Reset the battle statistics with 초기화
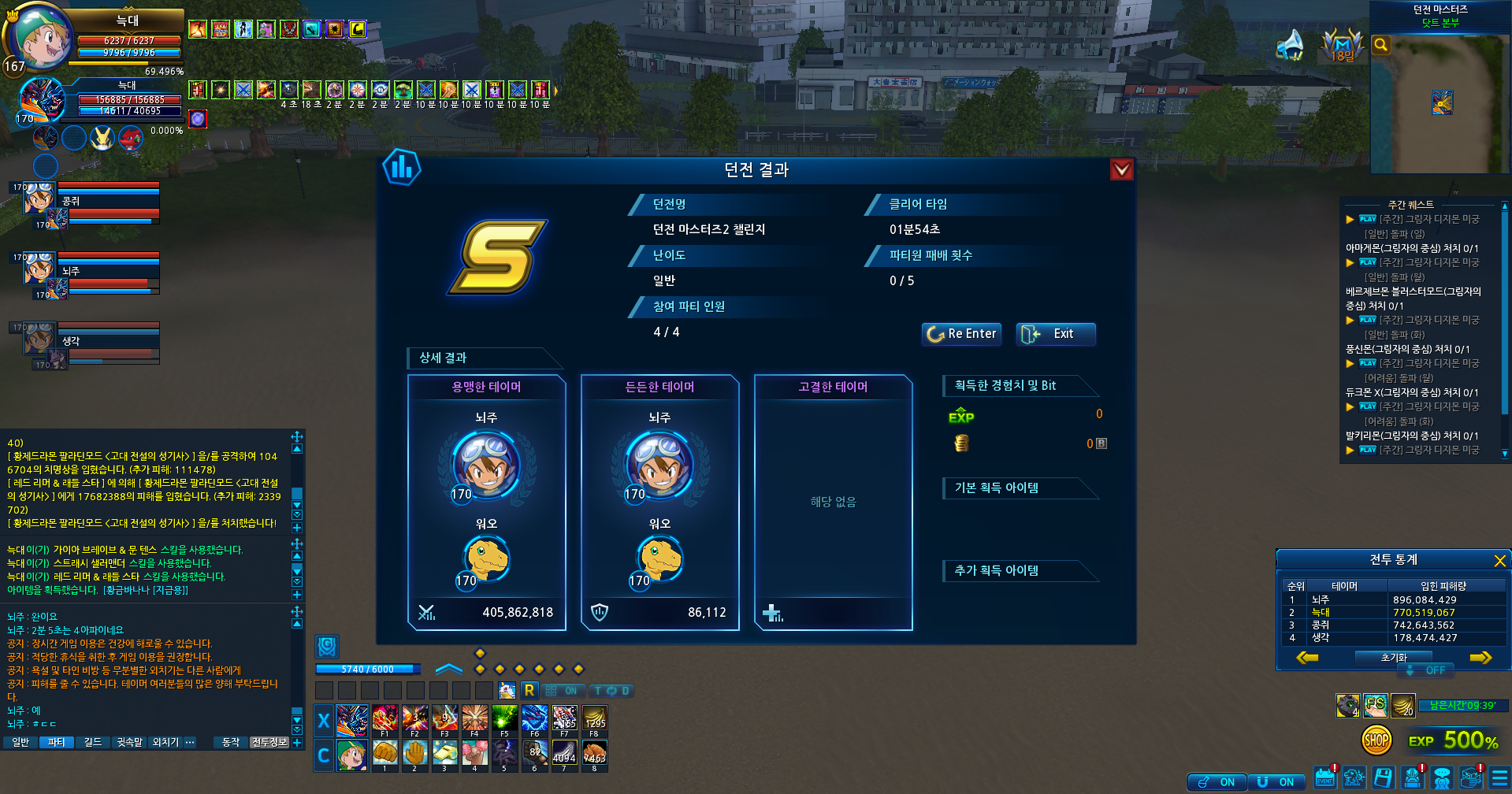The width and height of the screenshot is (1512, 794). [1393, 657]
